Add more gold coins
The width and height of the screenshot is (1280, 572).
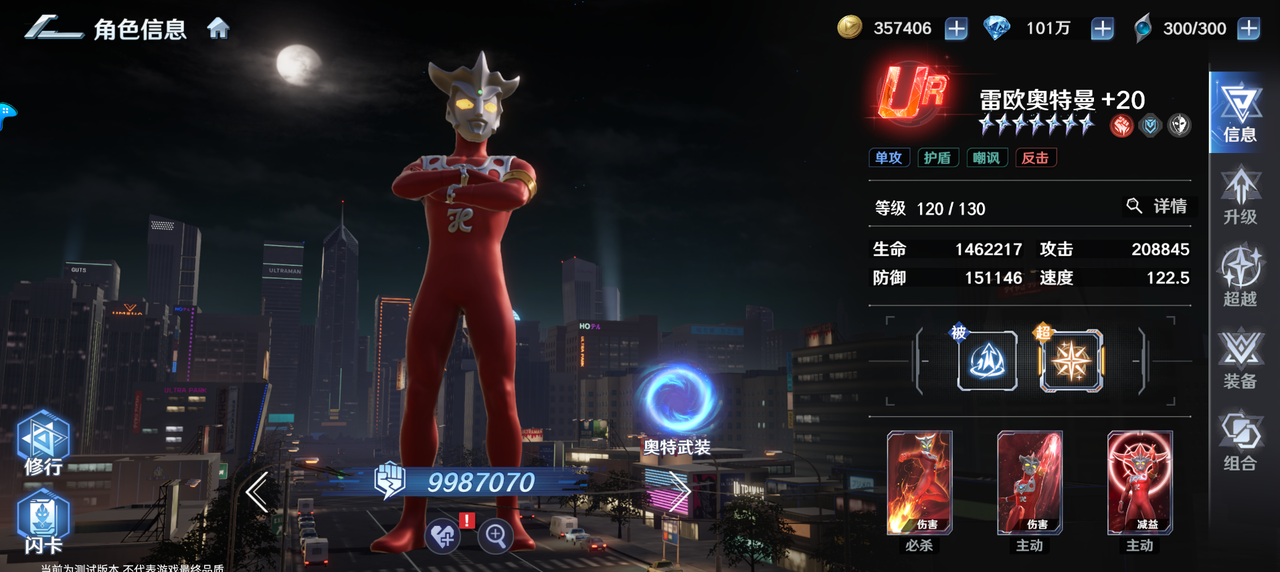point(956,29)
